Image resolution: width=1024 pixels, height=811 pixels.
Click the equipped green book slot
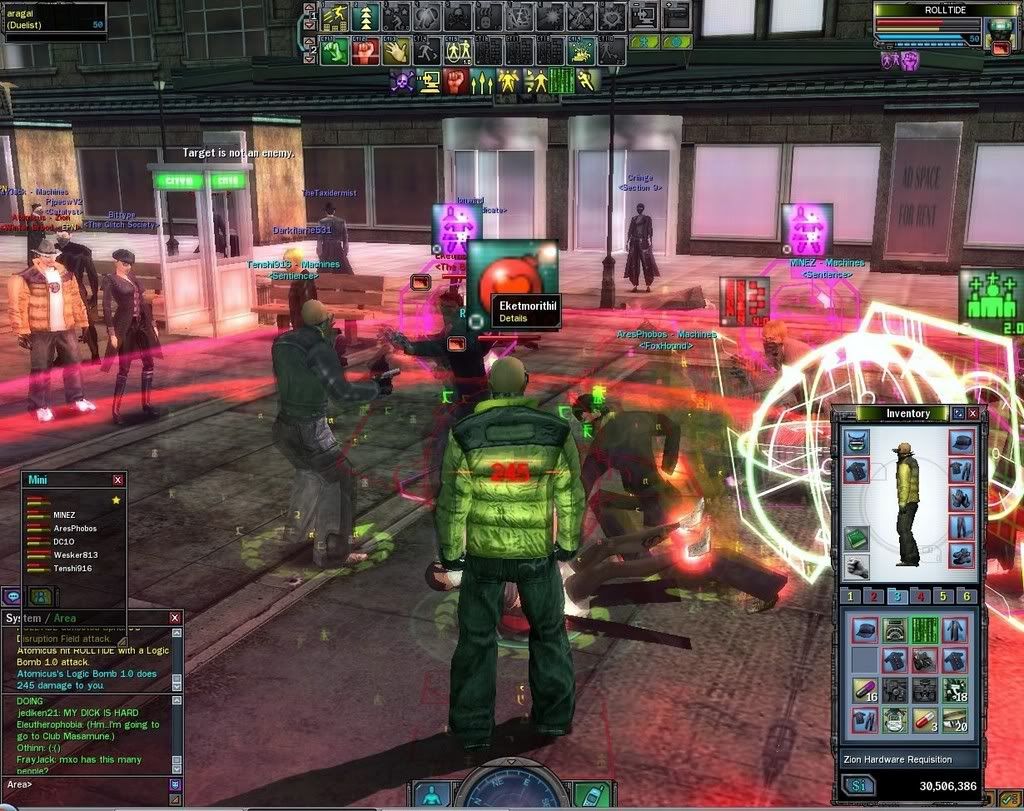pyautogui.click(x=856, y=538)
